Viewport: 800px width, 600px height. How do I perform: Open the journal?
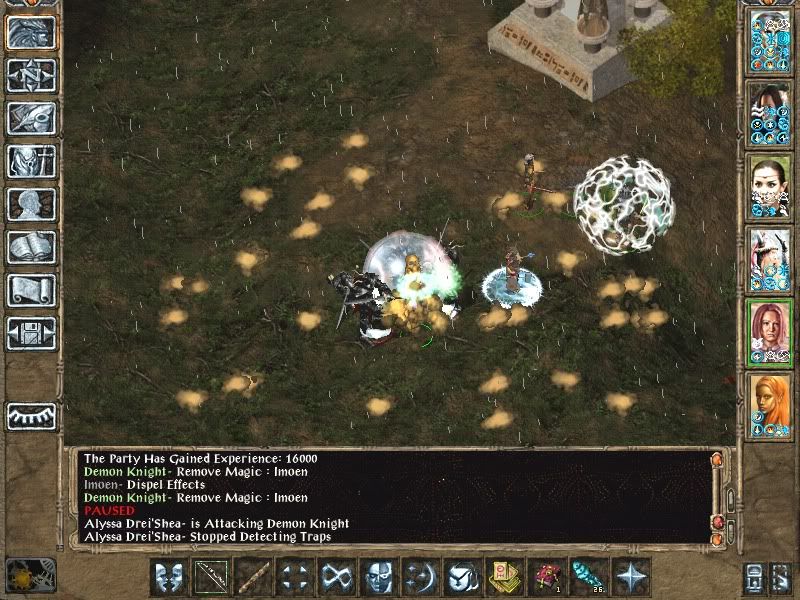click(31, 118)
